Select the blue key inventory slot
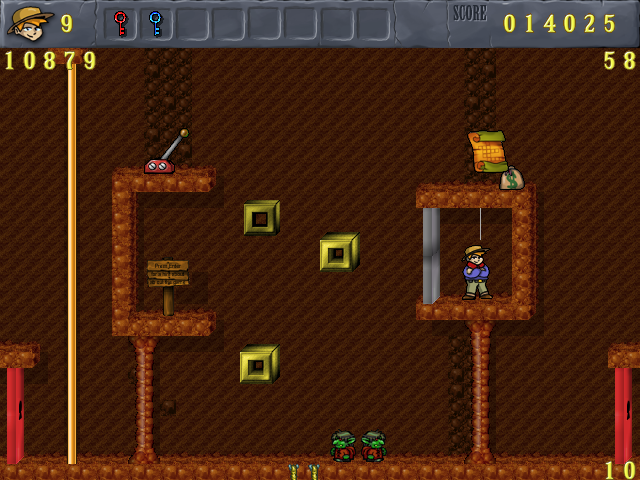Image resolution: width=640 pixels, height=480 pixels. point(155,23)
